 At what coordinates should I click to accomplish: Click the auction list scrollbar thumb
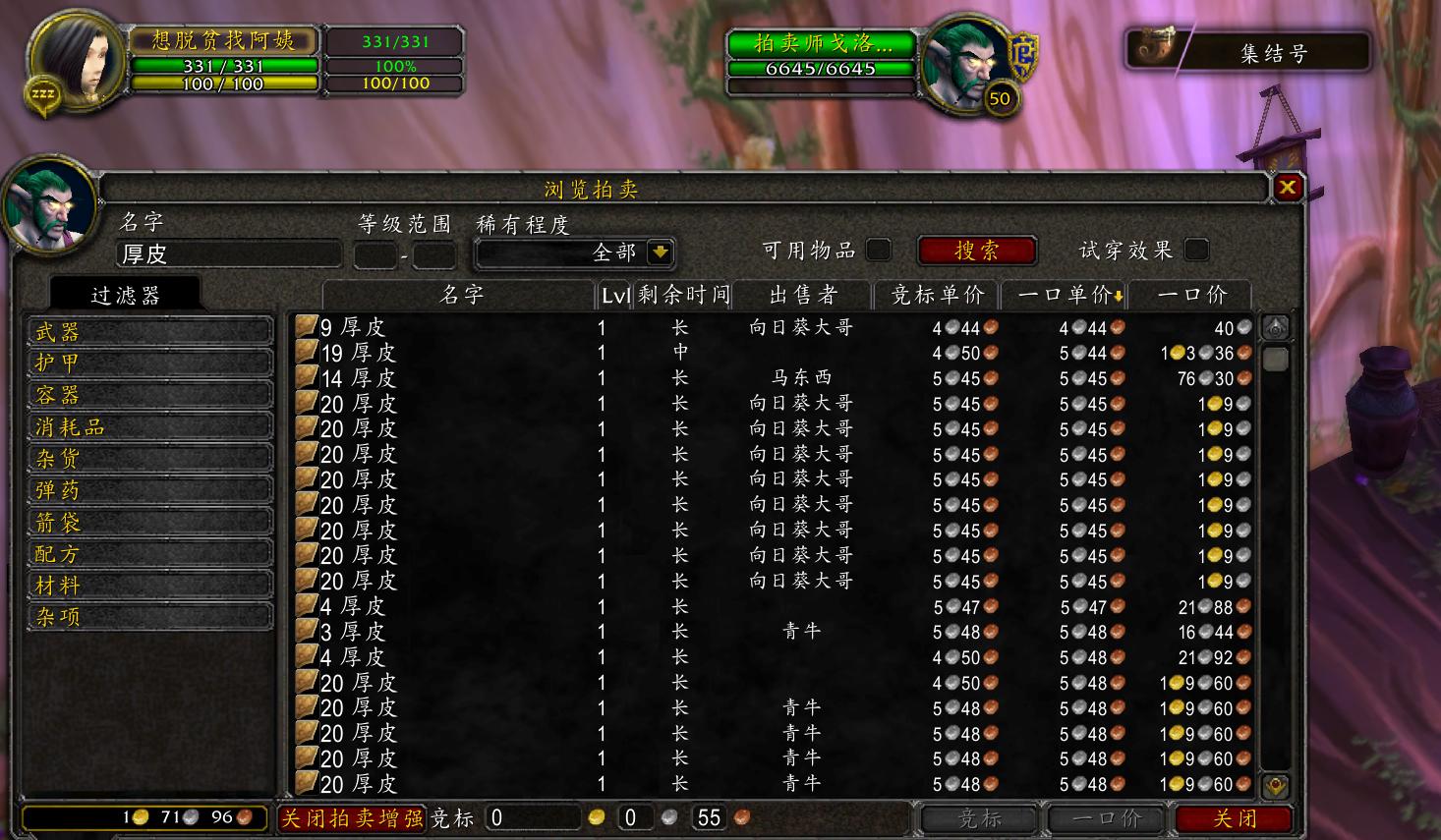click(x=1275, y=360)
